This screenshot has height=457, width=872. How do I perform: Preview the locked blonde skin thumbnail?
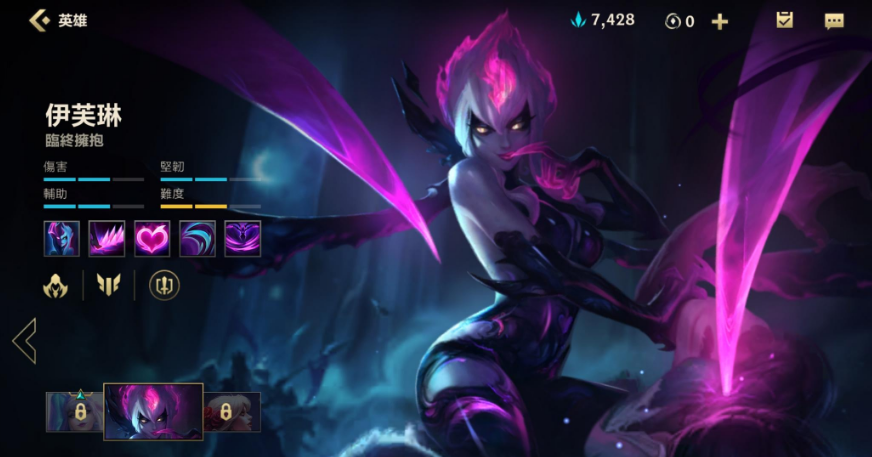pyautogui.click(x=232, y=411)
